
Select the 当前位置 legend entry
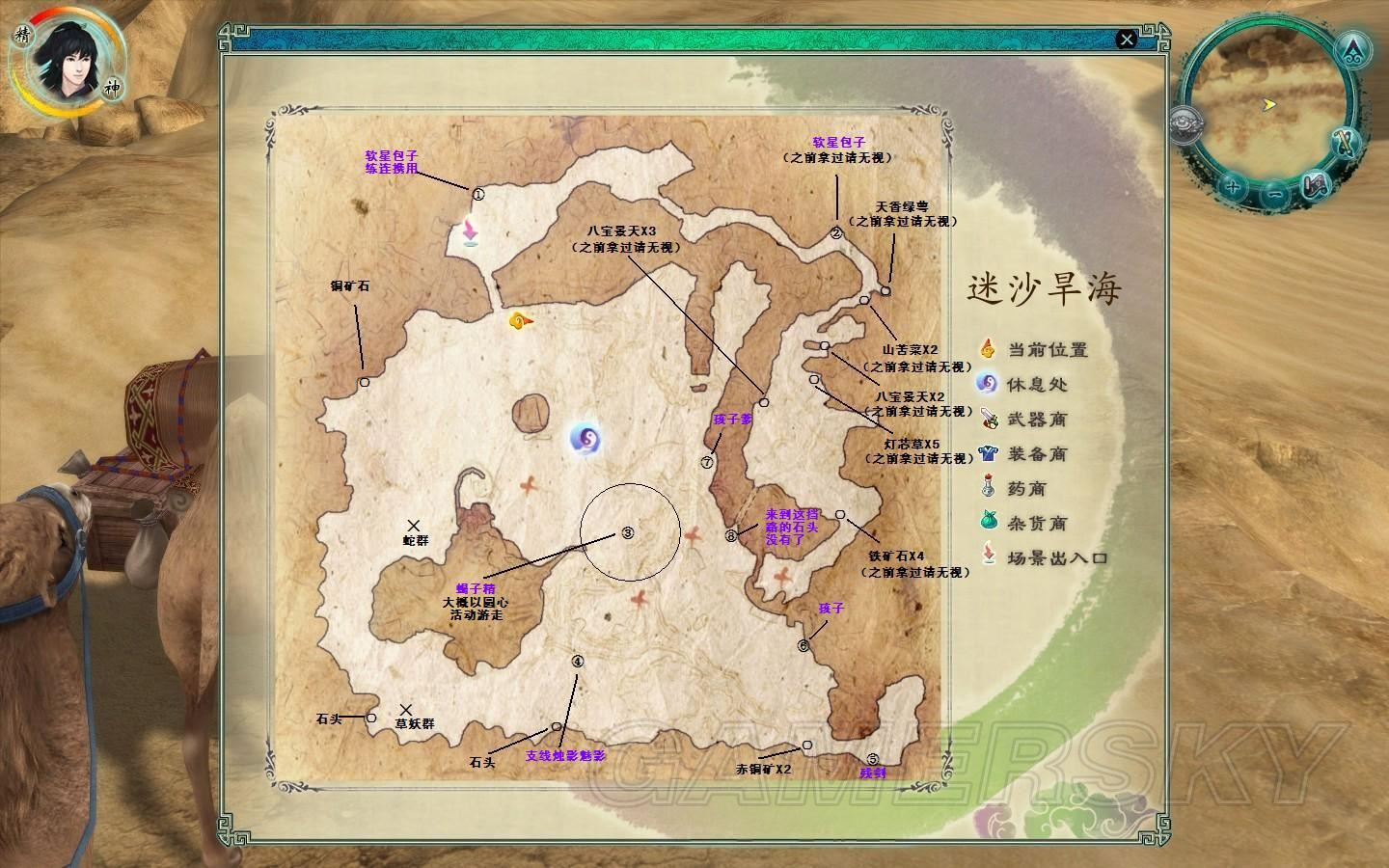point(1047,350)
